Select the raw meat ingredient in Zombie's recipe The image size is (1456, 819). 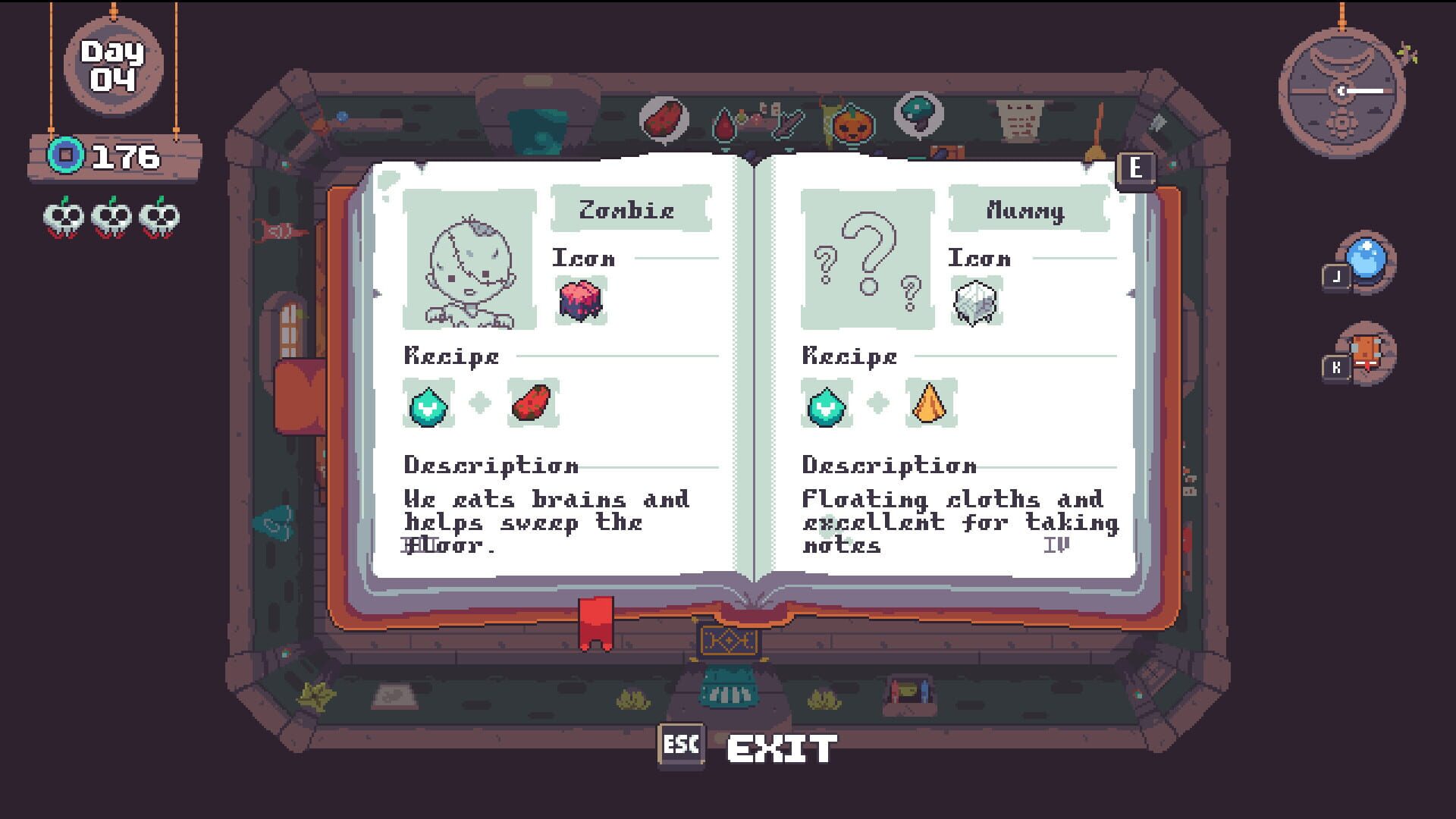(532, 403)
